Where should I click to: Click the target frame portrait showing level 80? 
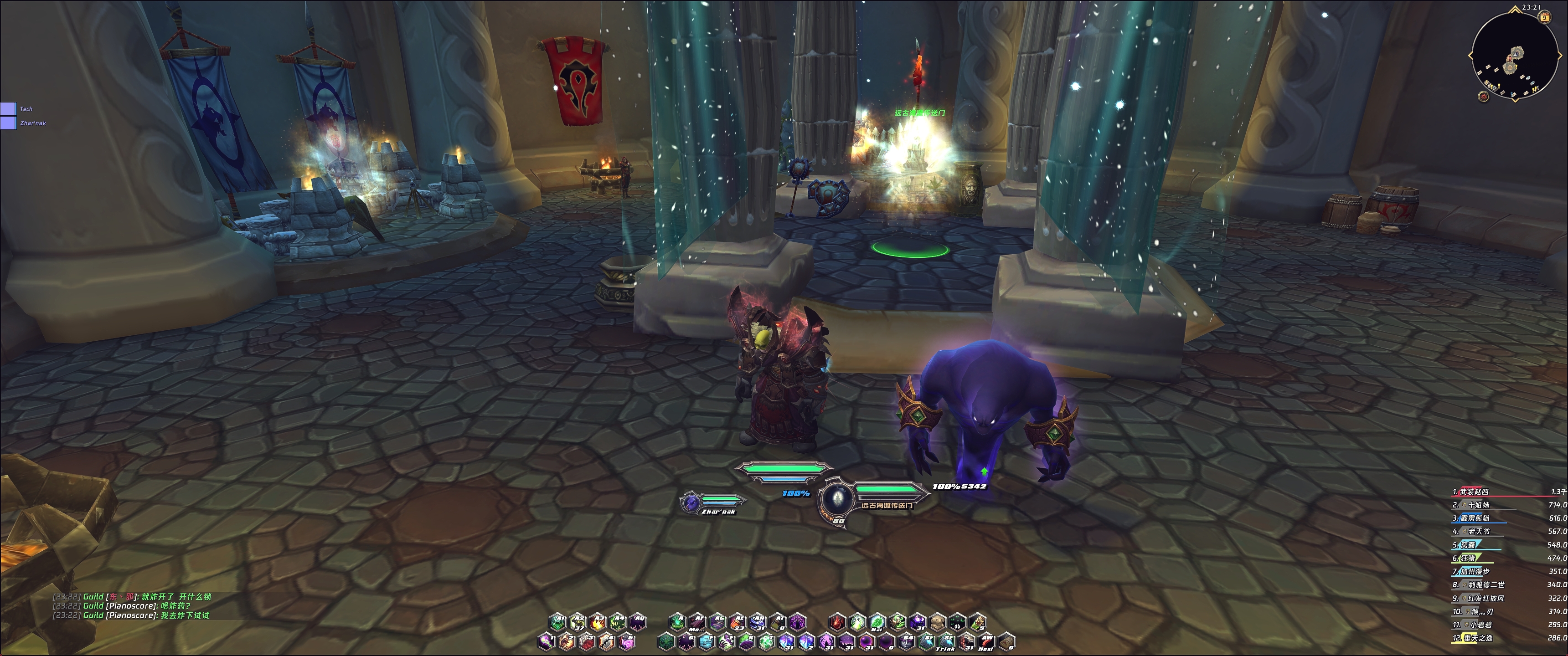(x=838, y=499)
